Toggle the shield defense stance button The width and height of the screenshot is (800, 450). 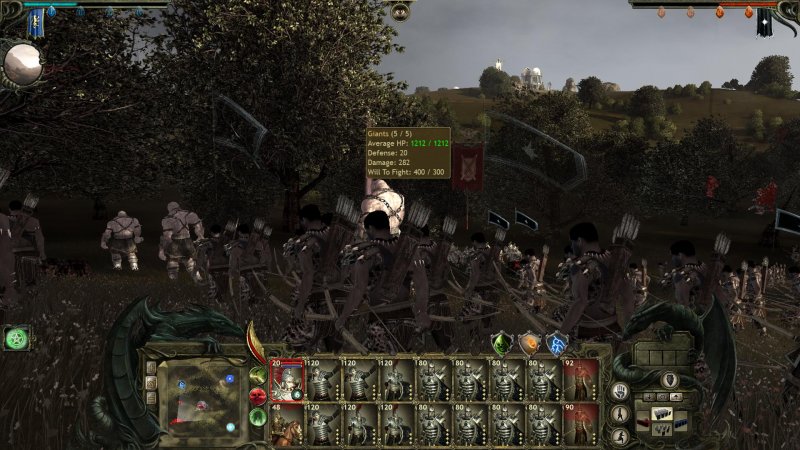[669, 380]
